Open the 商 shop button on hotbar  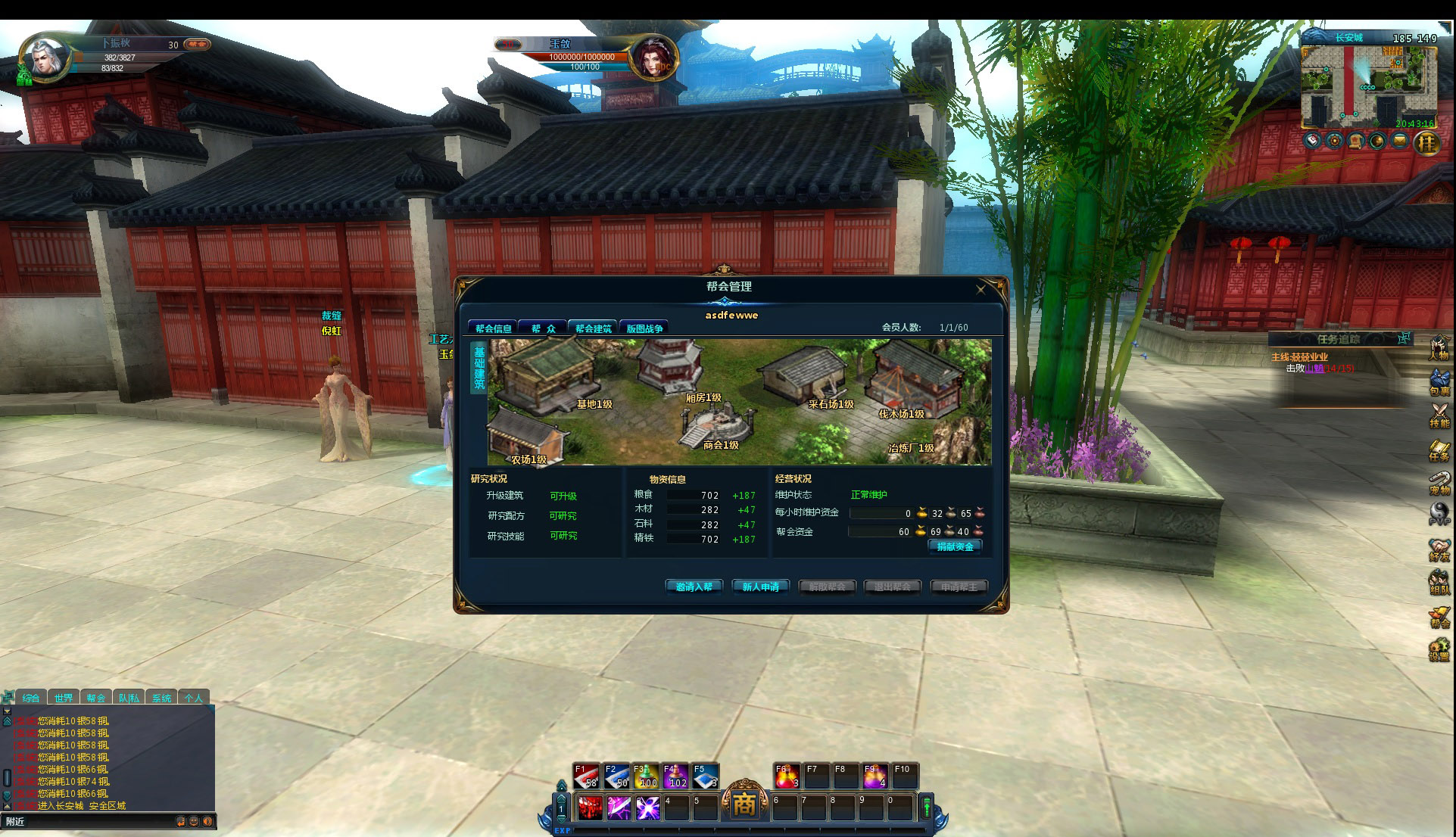point(744,804)
